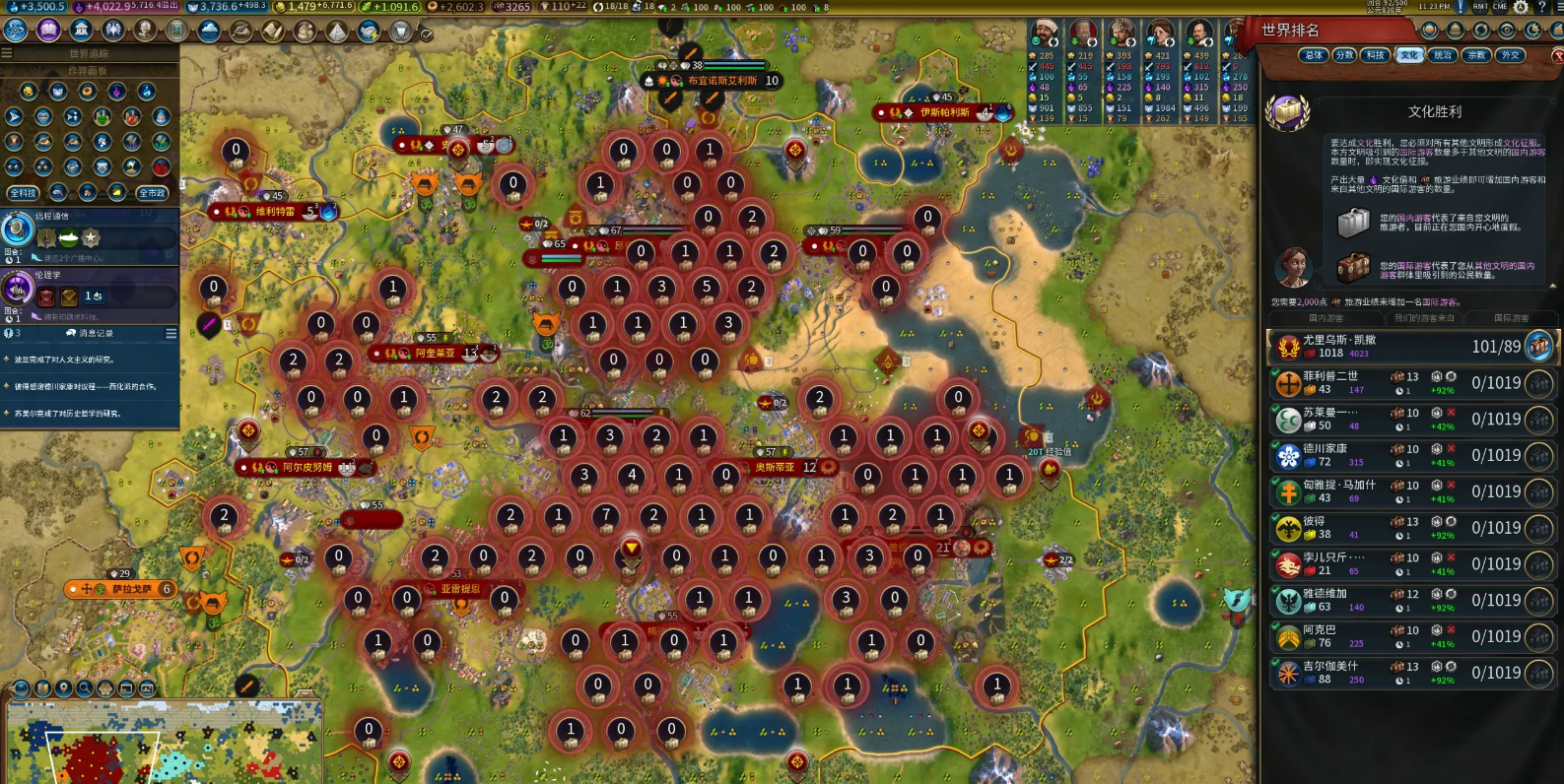Open the 消息记录 message log menu

[170, 334]
